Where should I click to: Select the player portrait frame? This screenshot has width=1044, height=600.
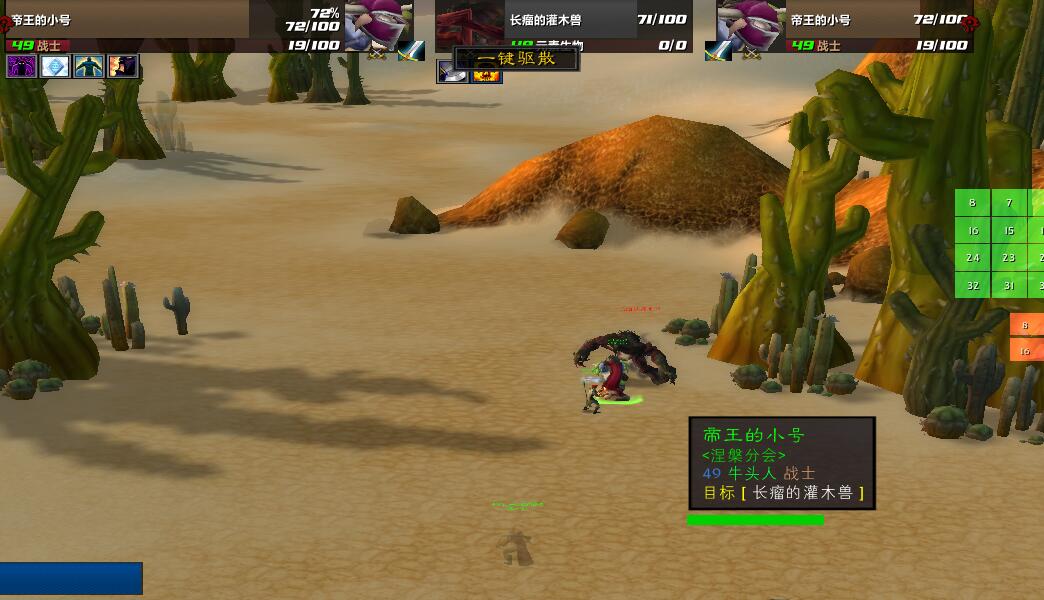pyautogui.click(x=378, y=24)
